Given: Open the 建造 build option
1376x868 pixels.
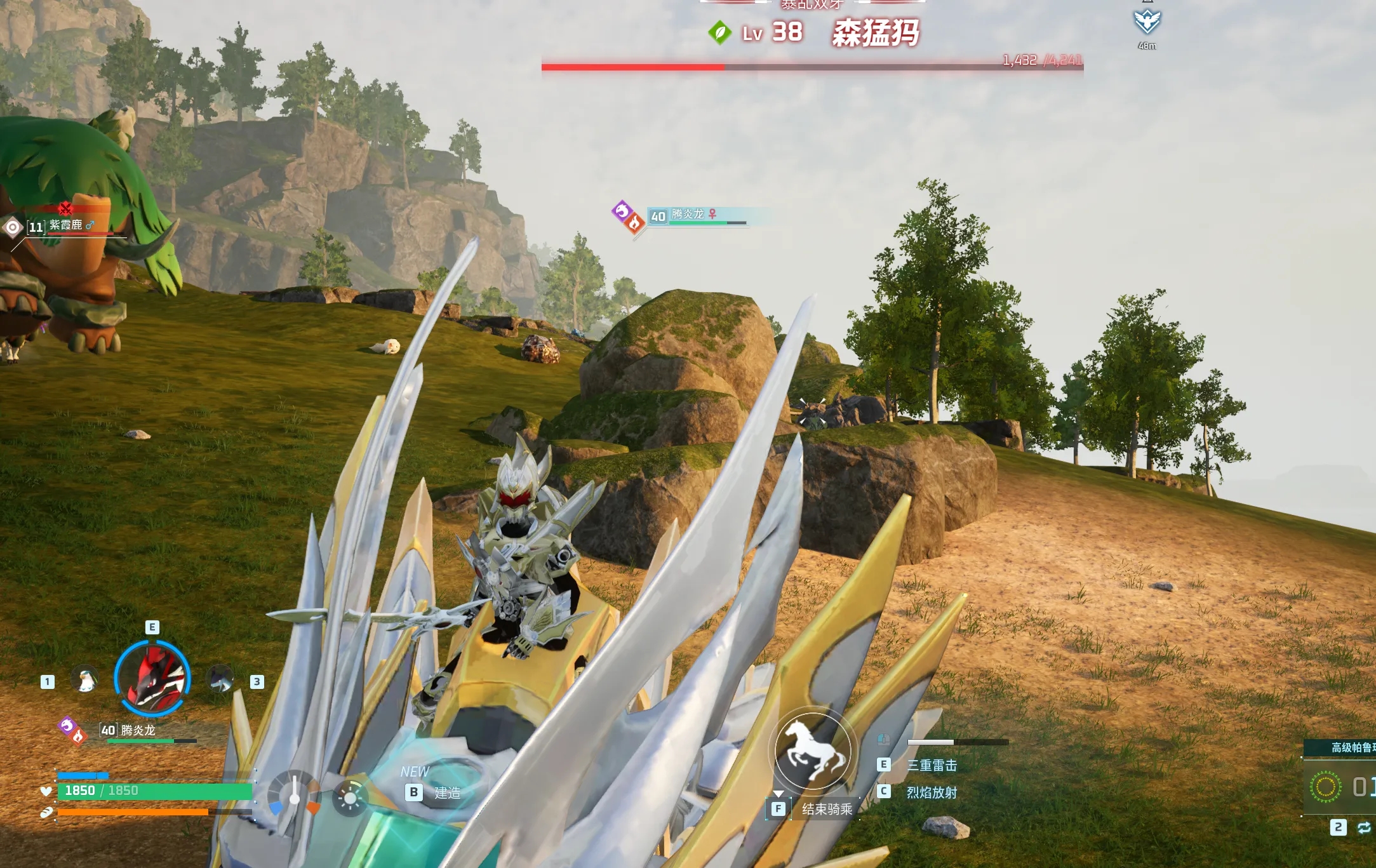Looking at the screenshot, I should [446, 792].
